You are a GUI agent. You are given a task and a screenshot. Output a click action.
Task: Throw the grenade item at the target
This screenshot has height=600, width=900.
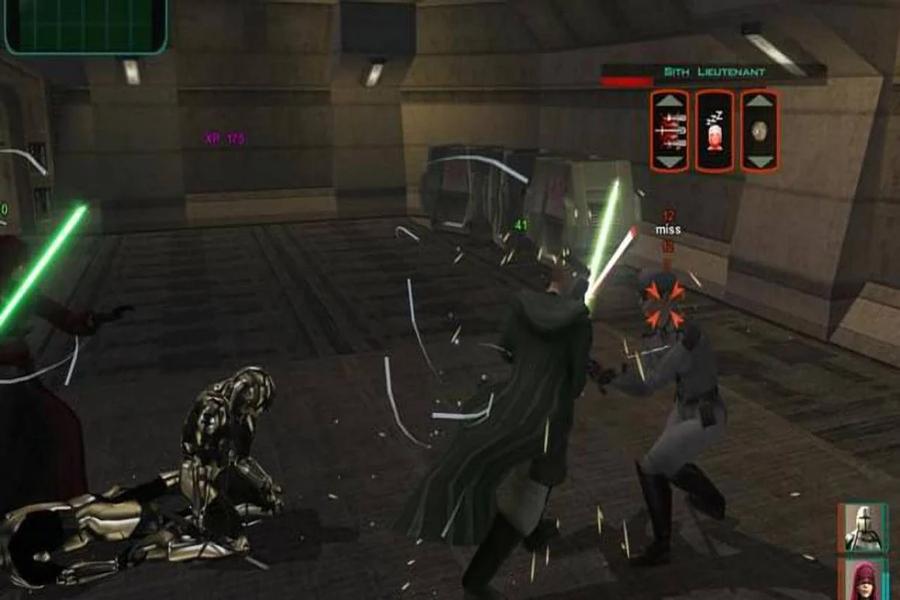pyautogui.click(x=760, y=130)
